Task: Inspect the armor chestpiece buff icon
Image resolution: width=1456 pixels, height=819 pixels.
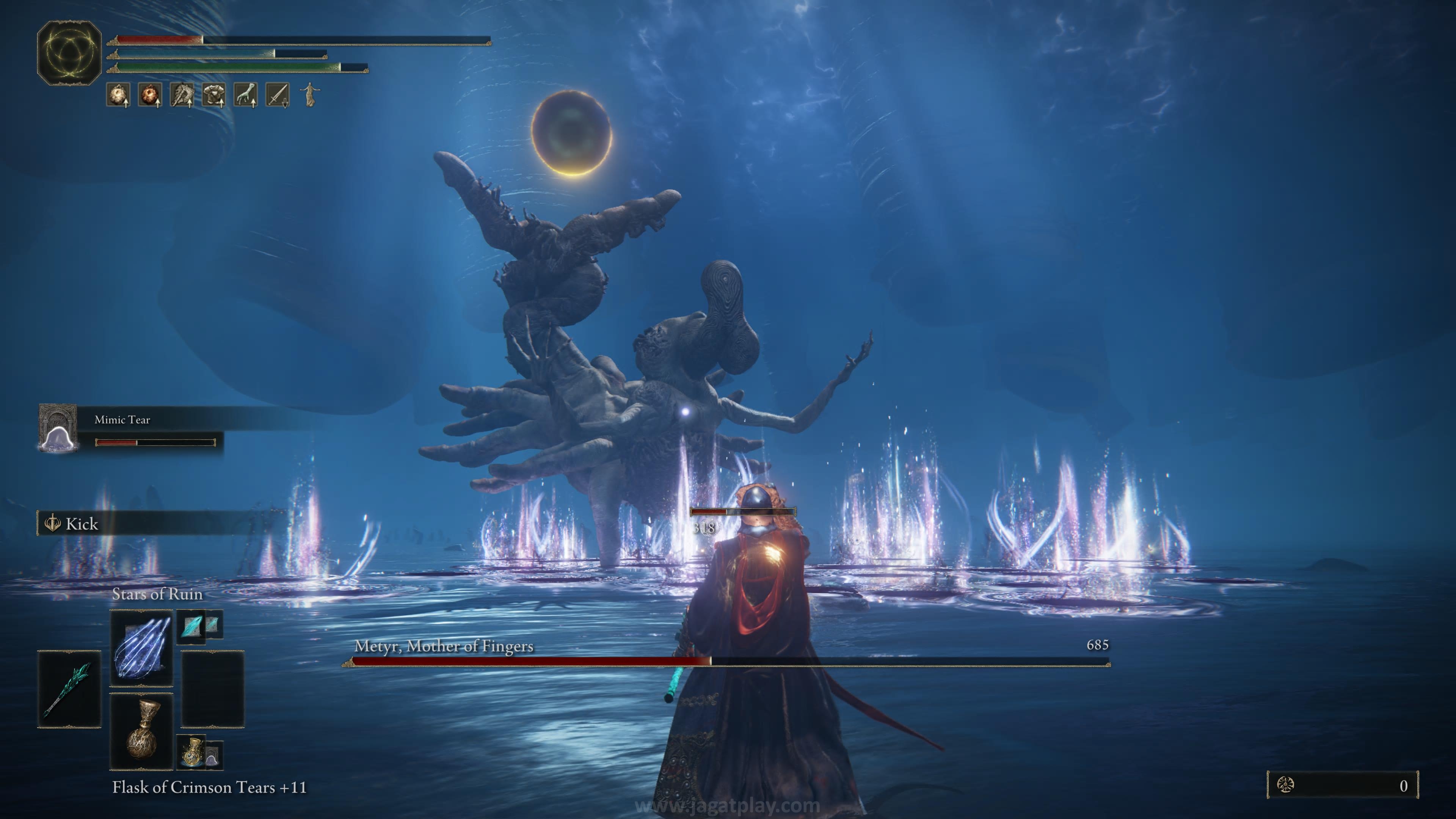Action: 213,95
